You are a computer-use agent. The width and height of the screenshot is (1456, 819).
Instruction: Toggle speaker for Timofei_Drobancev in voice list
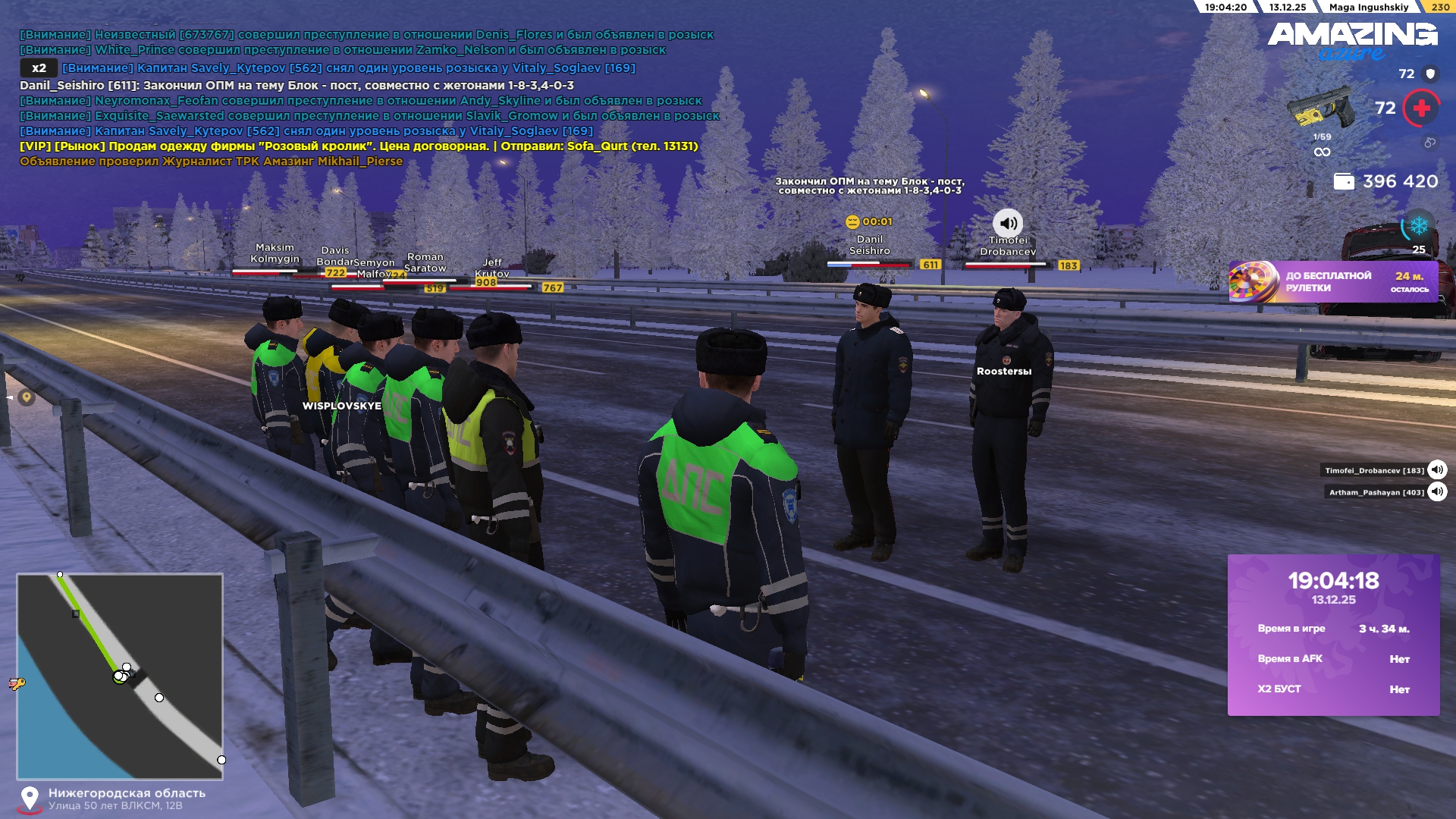point(1437,470)
